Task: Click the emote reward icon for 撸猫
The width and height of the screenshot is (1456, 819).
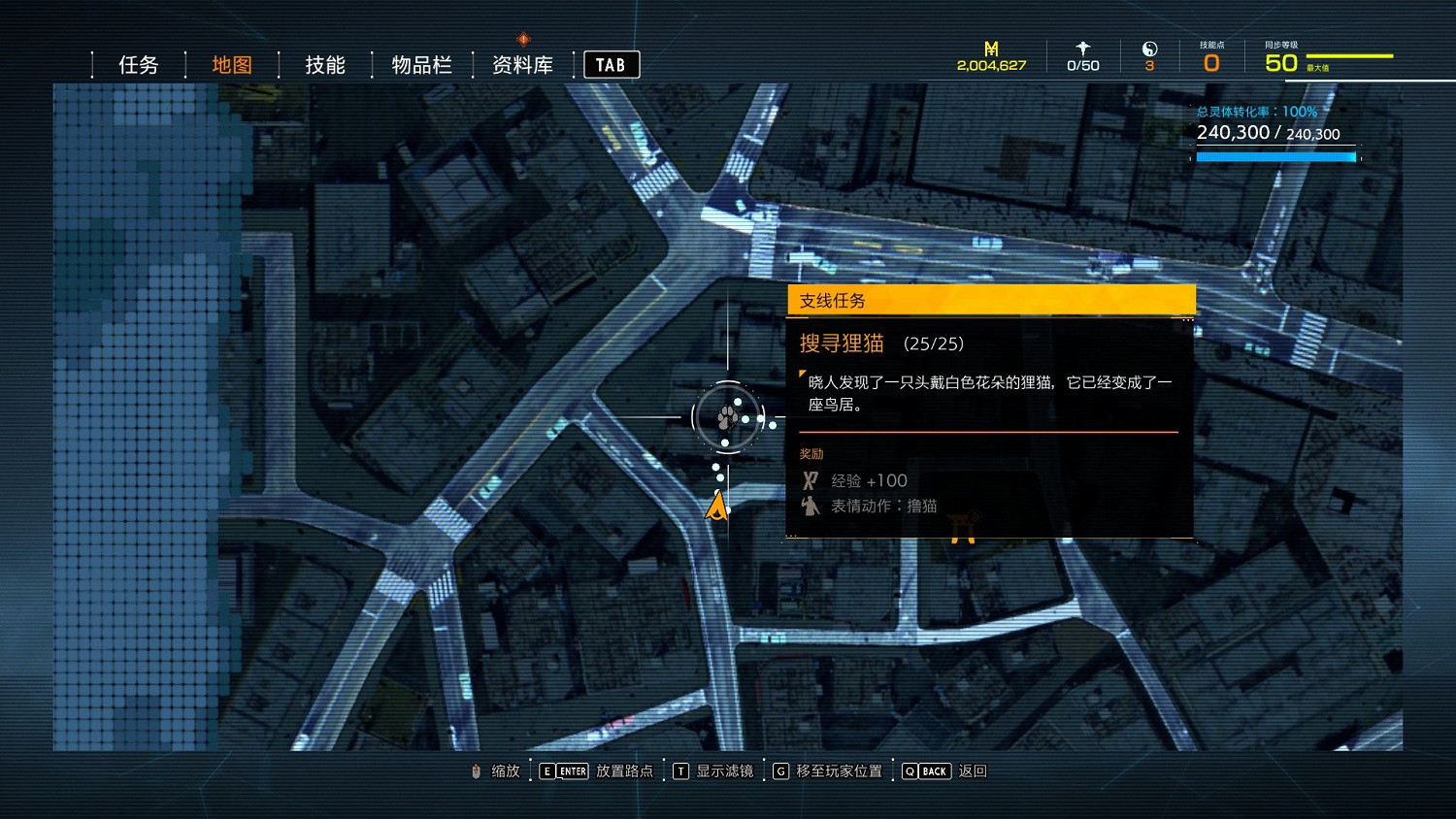Action: click(x=810, y=506)
